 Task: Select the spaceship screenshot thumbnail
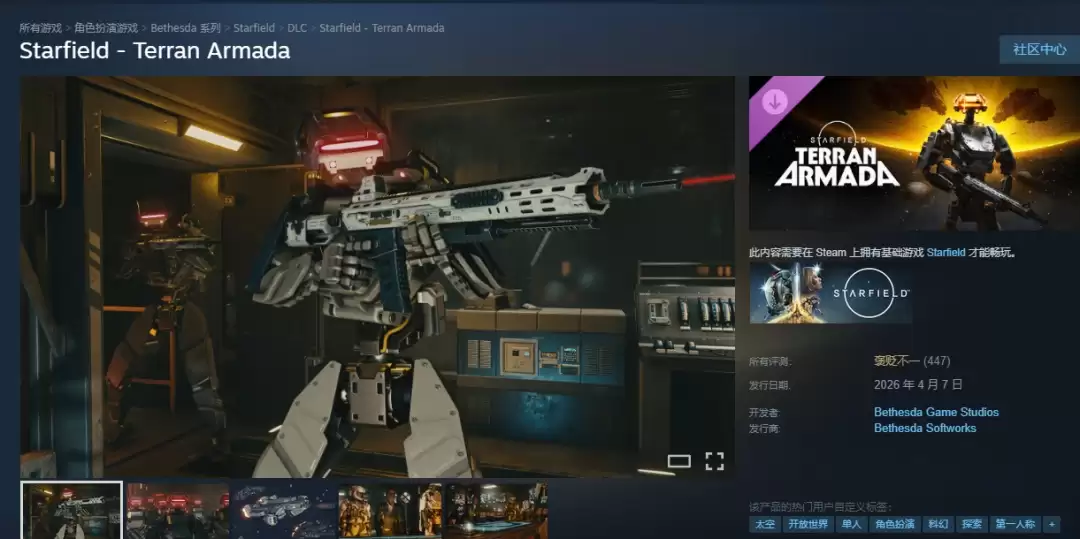[x=283, y=510]
